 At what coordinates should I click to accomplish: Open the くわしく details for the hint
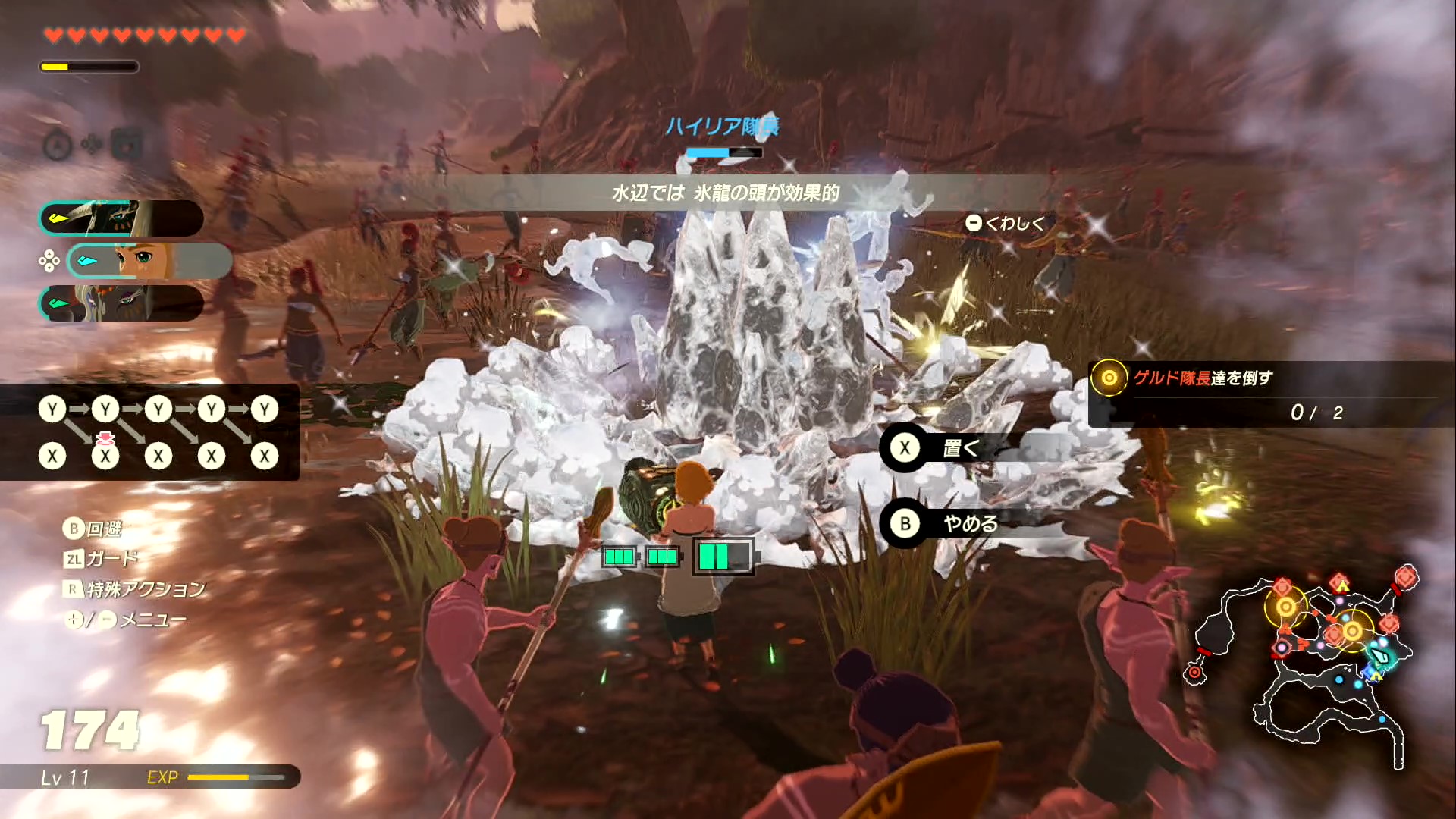click(x=1006, y=223)
